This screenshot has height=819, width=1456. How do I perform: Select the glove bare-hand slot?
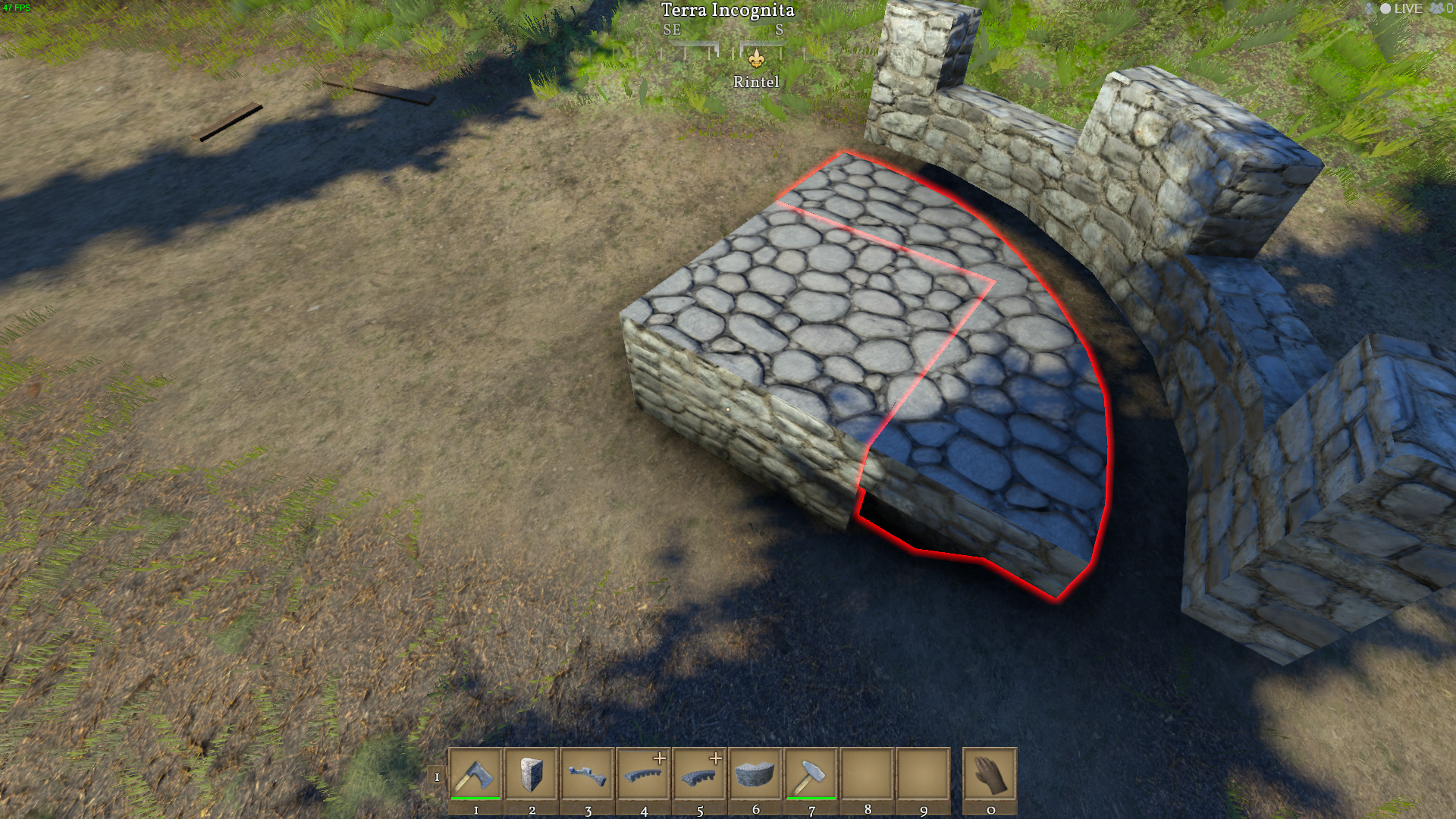[x=990, y=774]
